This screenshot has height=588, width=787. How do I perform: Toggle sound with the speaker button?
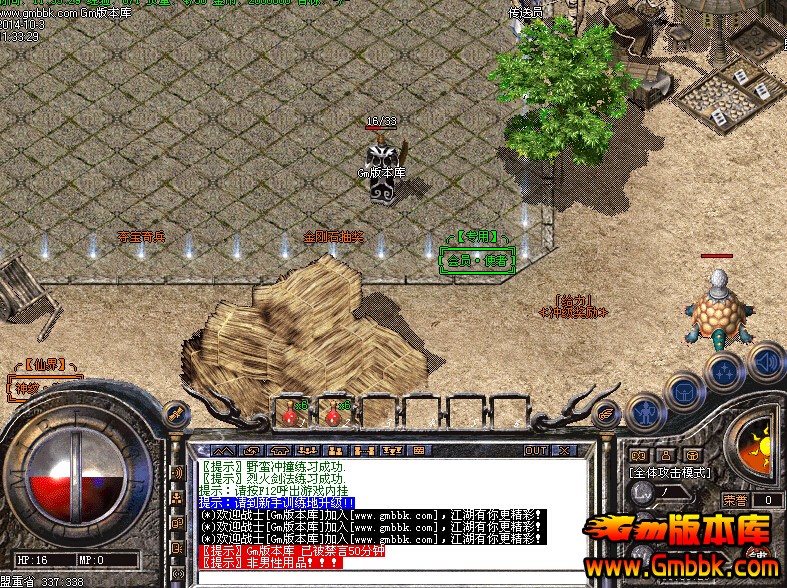[x=765, y=360]
